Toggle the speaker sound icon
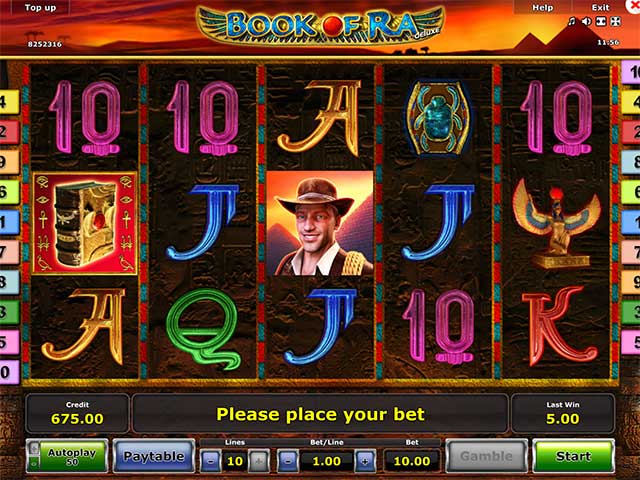 pyautogui.click(x=585, y=21)
